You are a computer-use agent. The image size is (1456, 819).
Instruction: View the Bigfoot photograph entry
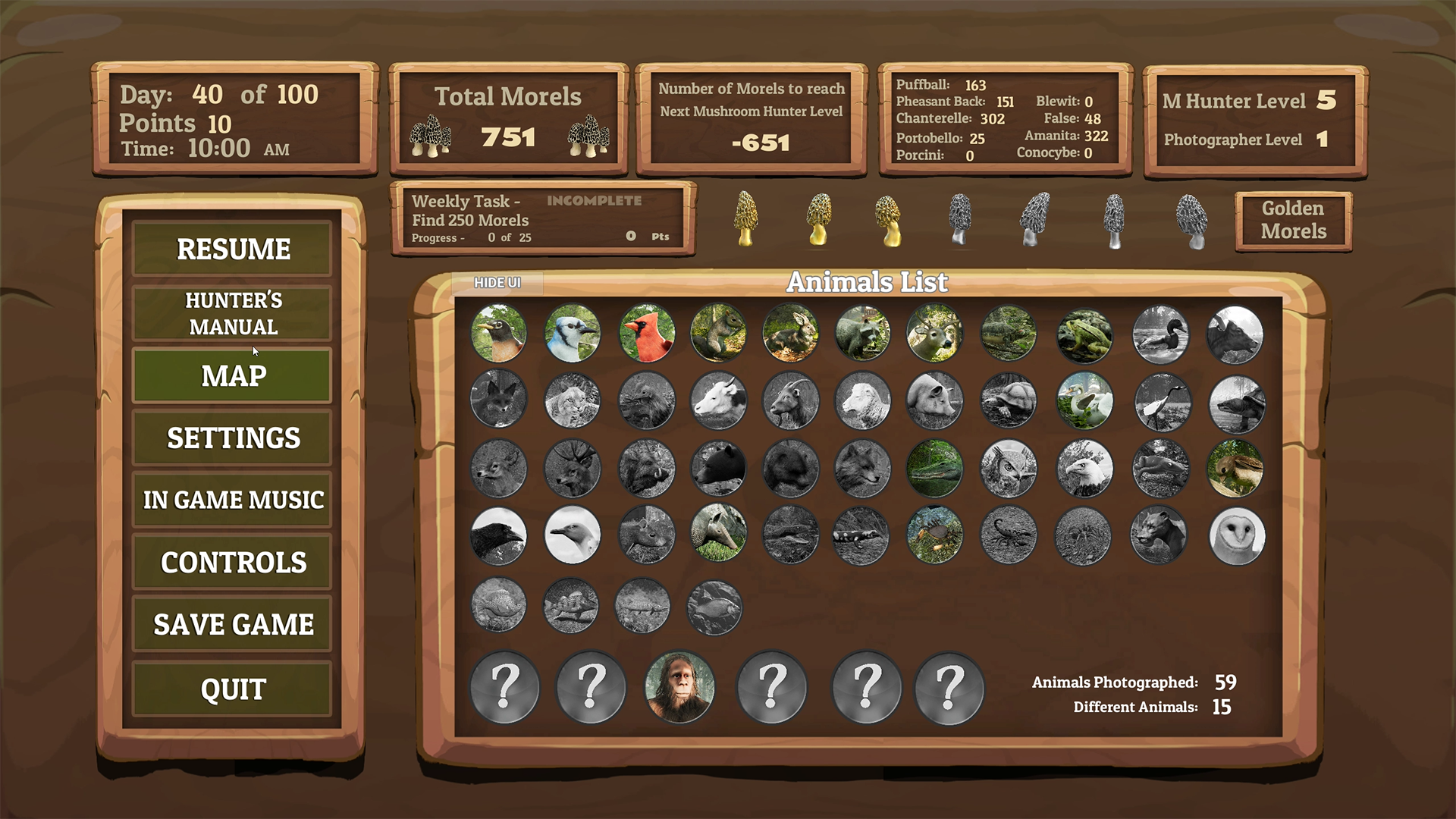pos(680,687)
